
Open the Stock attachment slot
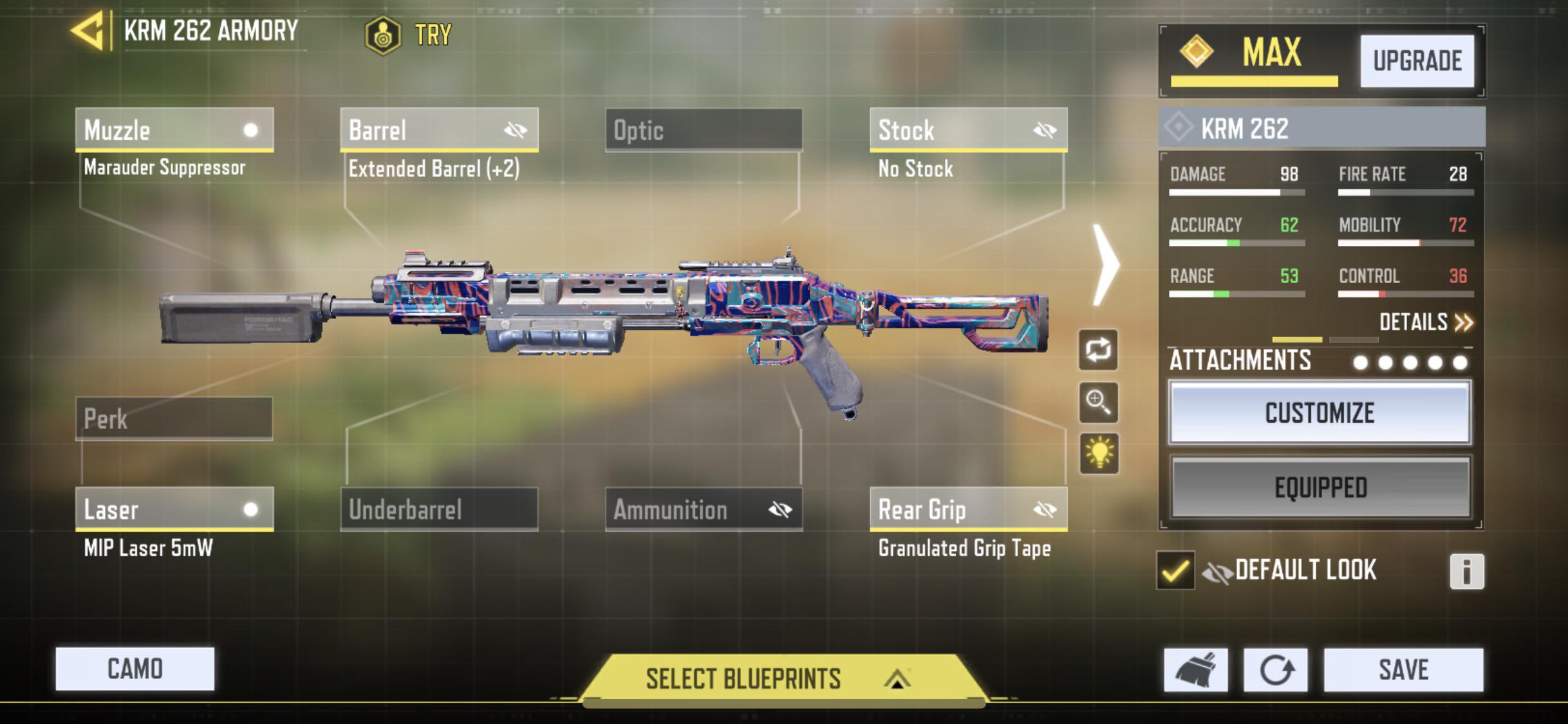[x=968, y=130]
